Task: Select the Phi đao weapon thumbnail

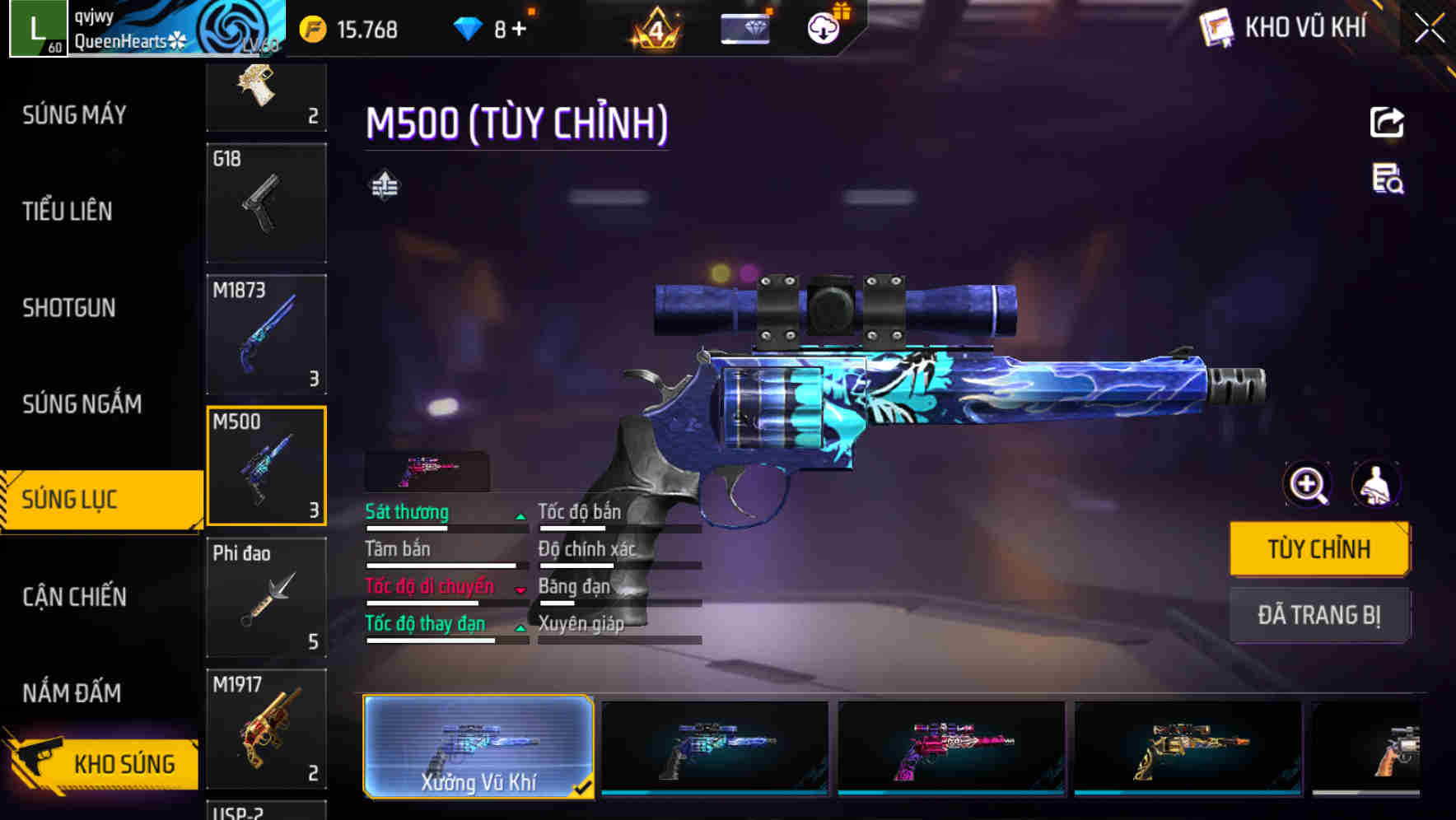Action: tap(266, 598)
